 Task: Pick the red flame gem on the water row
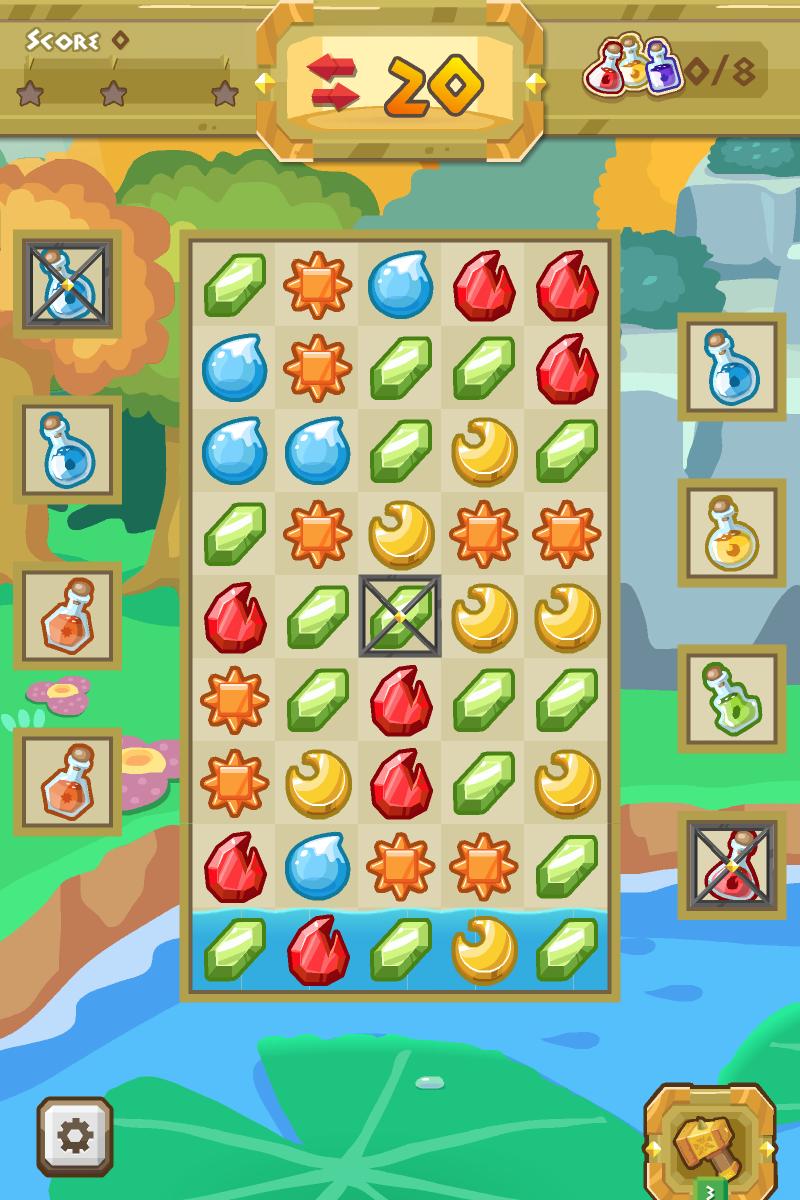coord(317,949)
